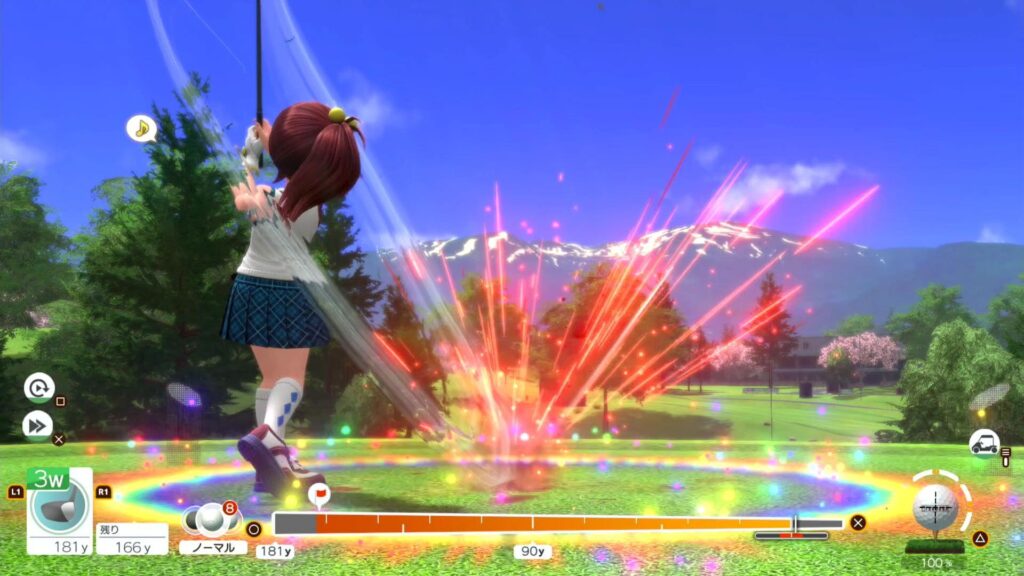Click the orange shot power gauge
Screen dimensions: 1024x576
tap(540, 523)
